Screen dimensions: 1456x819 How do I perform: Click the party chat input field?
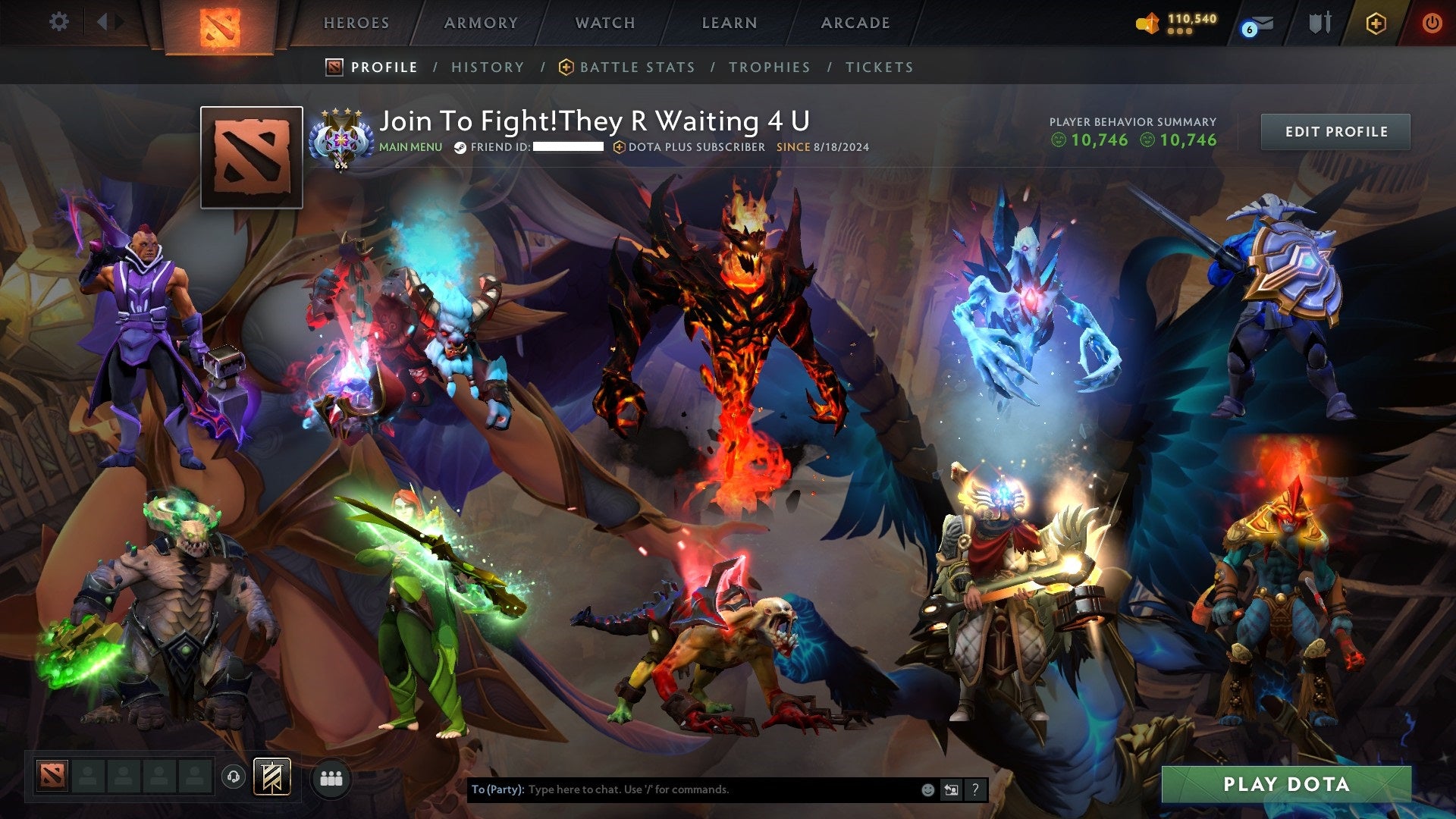tap(682, 789)
